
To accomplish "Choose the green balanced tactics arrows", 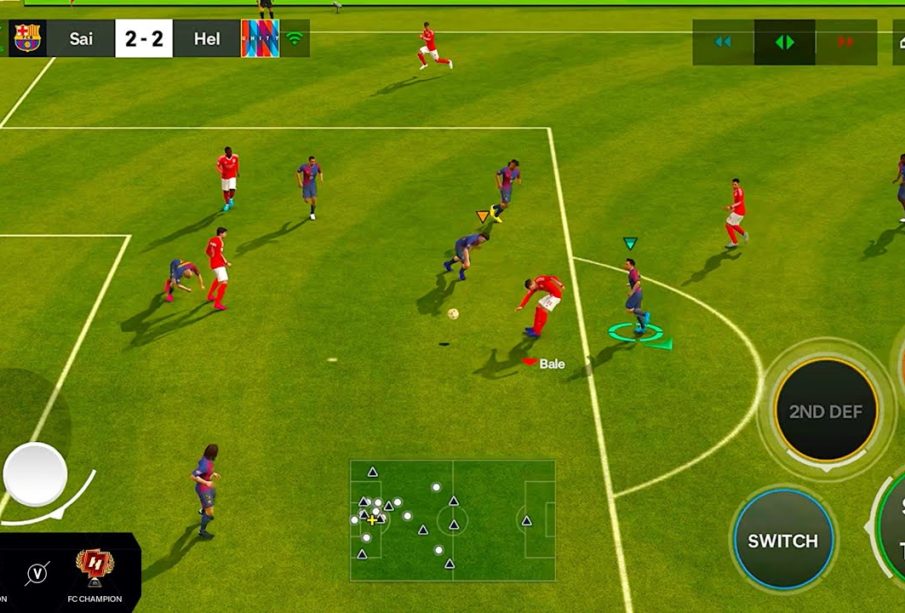I will point(784,42).
